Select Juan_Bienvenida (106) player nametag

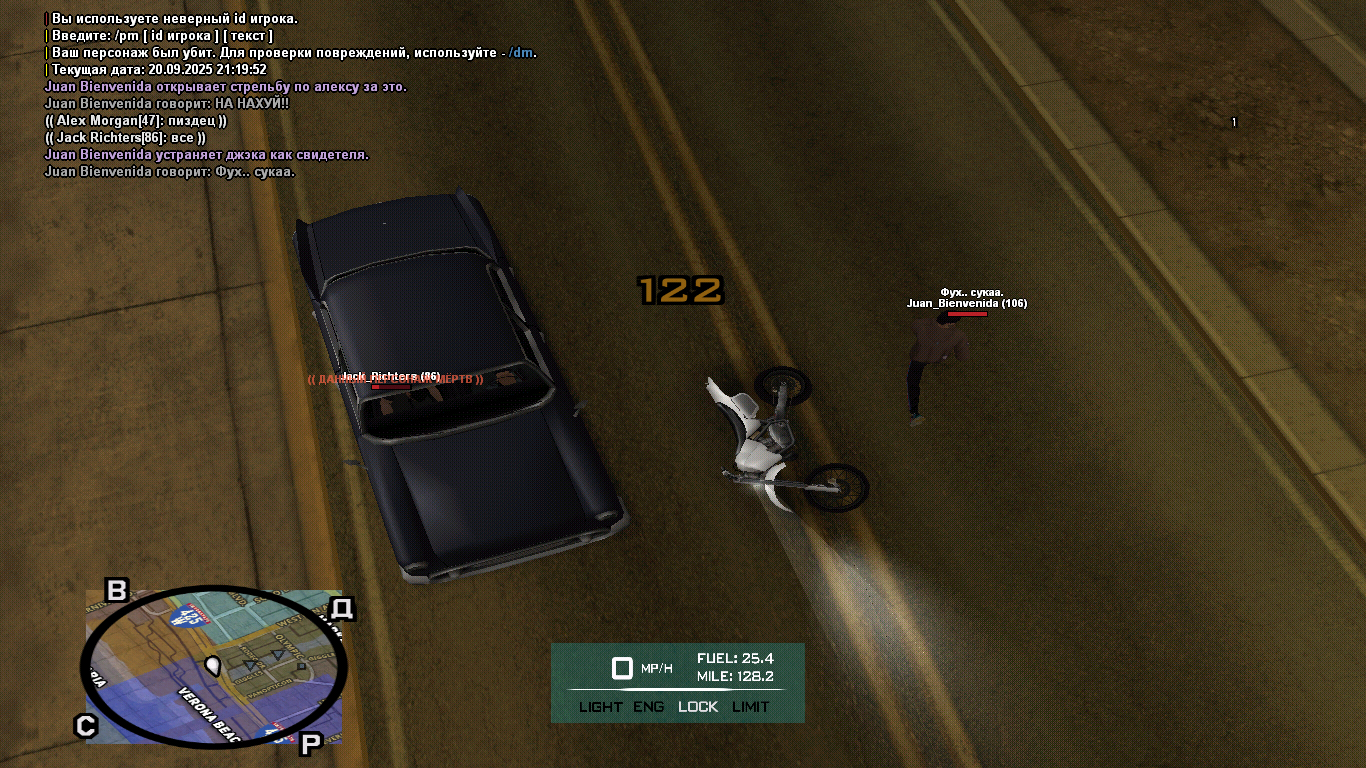coord(966,303)
